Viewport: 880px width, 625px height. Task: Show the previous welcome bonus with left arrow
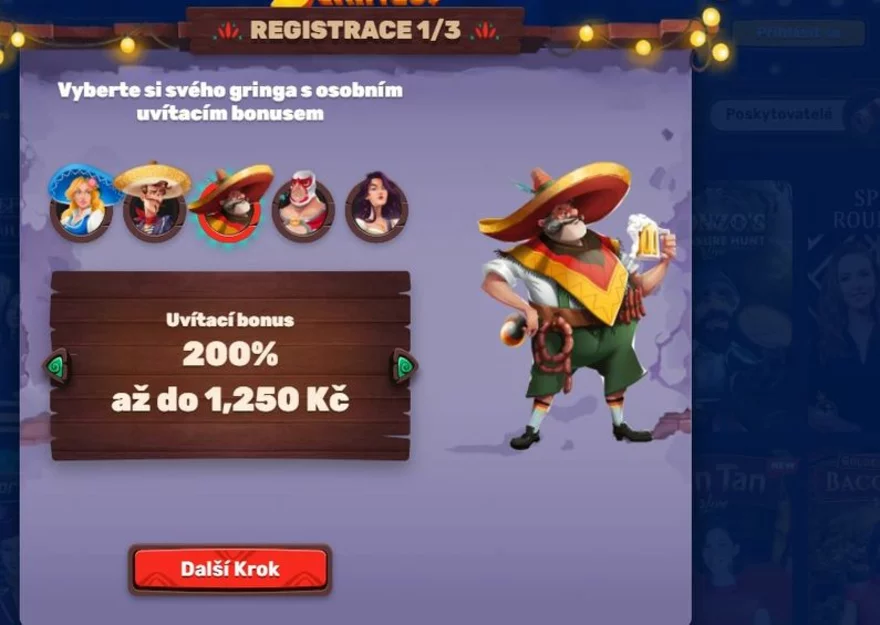[x=57, y=366]
